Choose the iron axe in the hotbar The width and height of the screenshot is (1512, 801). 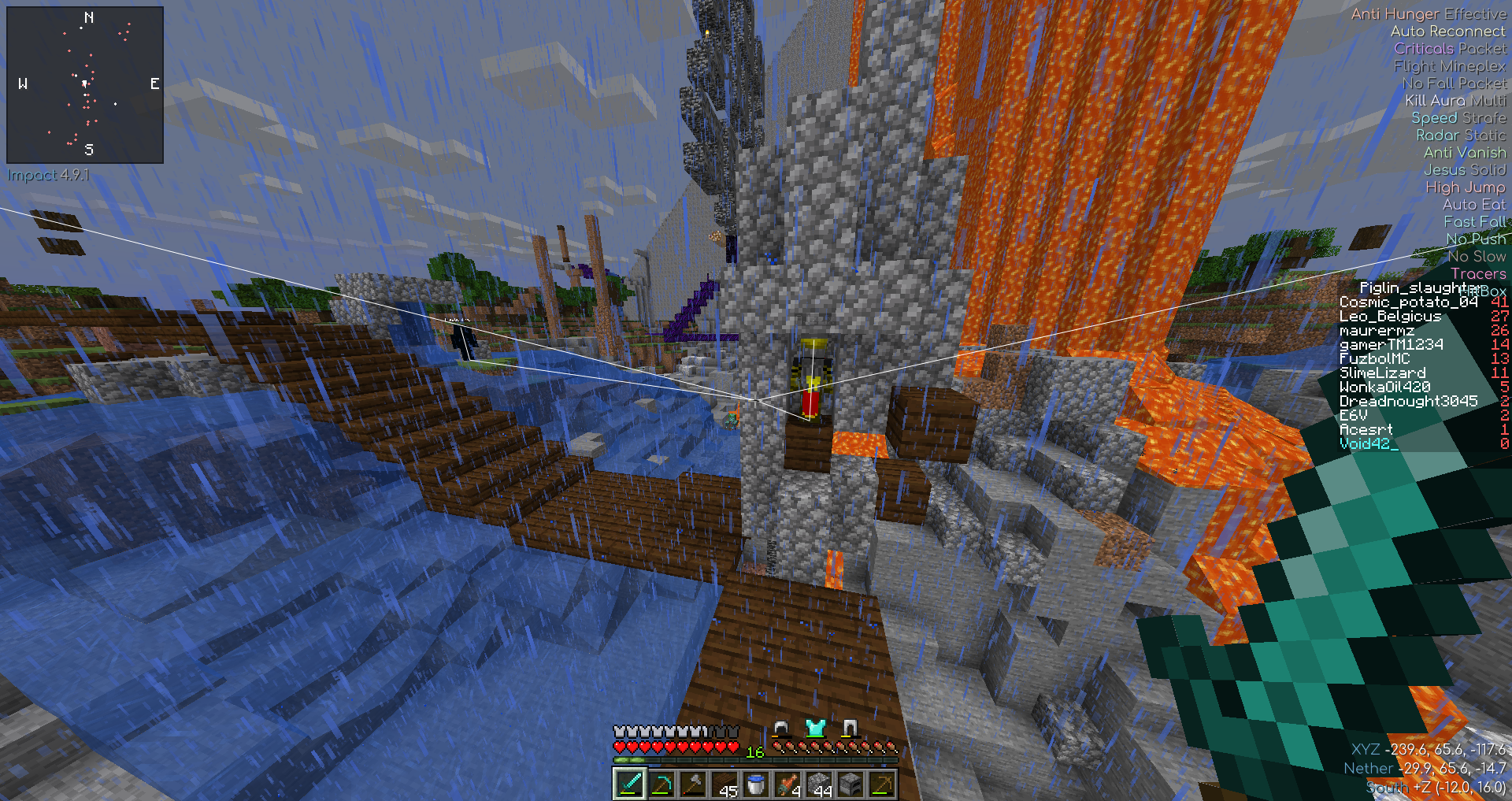(692, 784)
